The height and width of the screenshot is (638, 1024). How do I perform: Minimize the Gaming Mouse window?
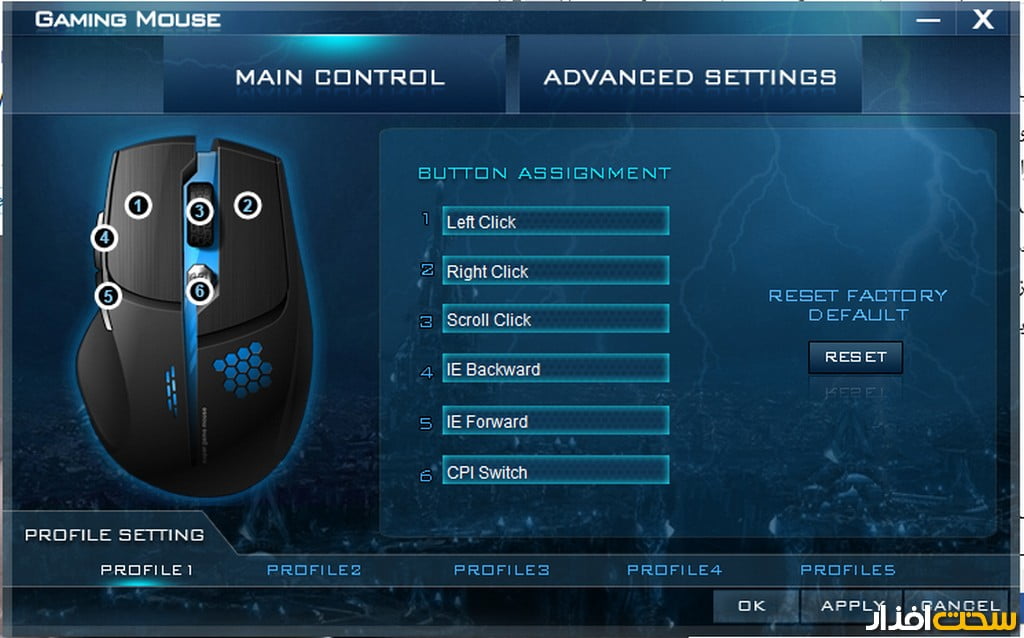click(929, 19)
